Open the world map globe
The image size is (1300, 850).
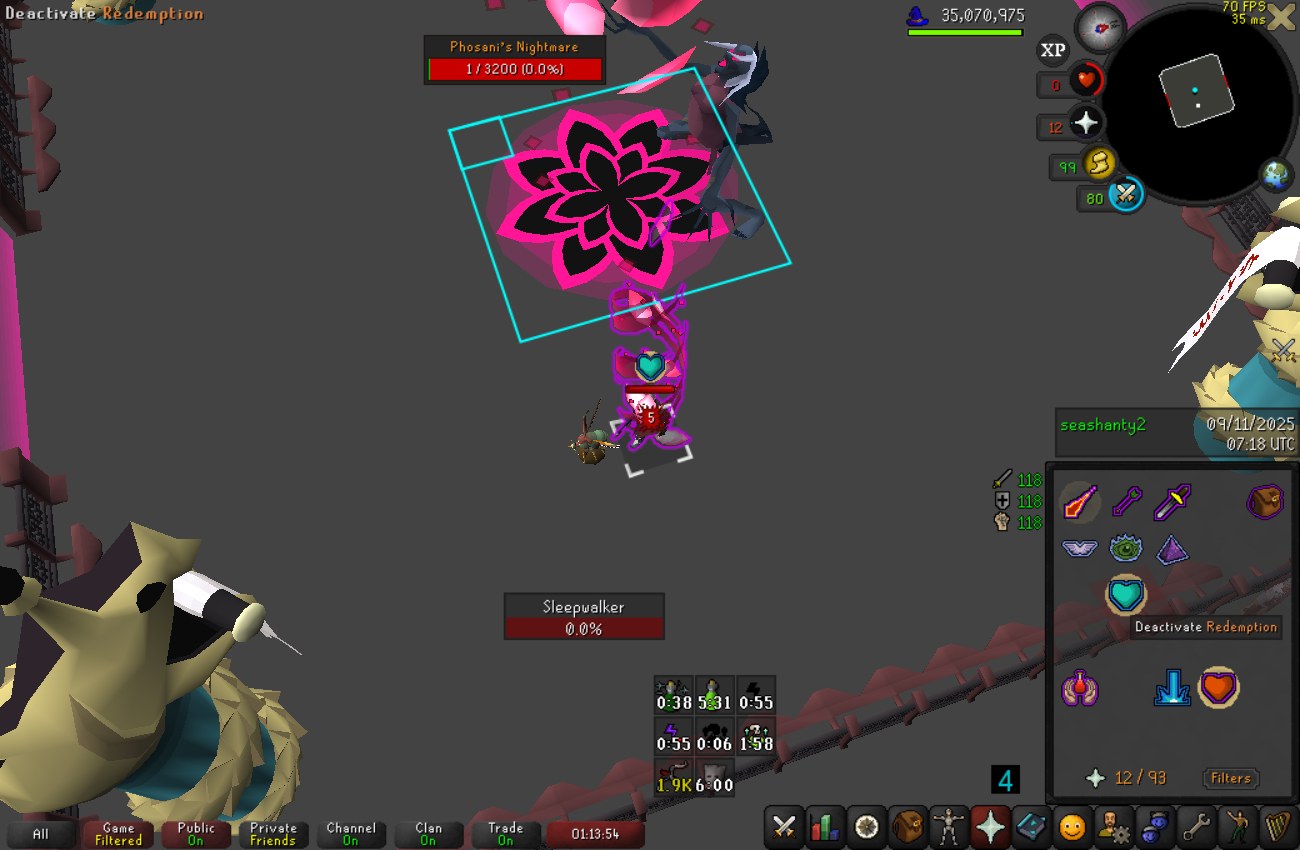click(1276, 175)
